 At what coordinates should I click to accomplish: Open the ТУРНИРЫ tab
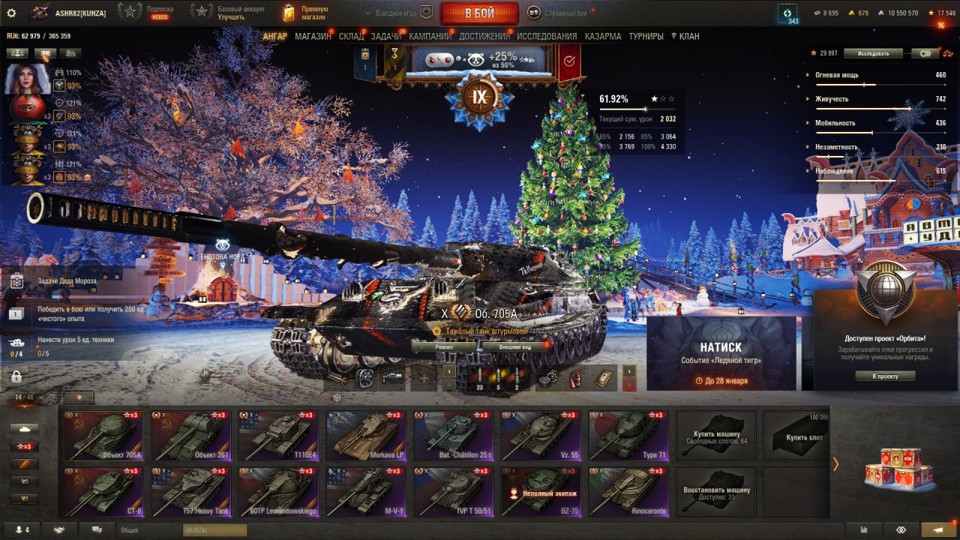pyautogui.click(x=646, y=36)
